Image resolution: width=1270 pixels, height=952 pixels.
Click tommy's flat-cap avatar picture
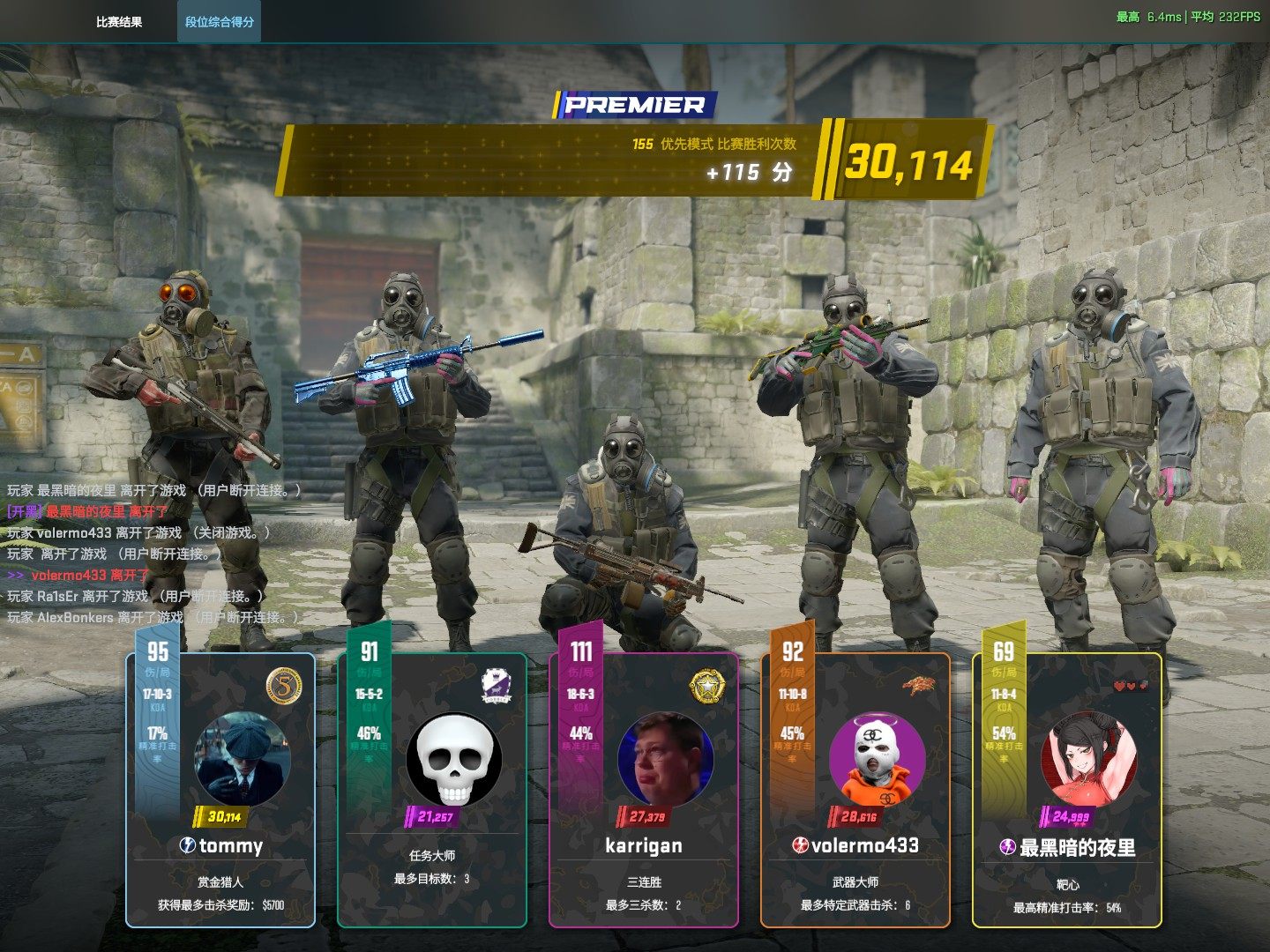pos(242,758)
